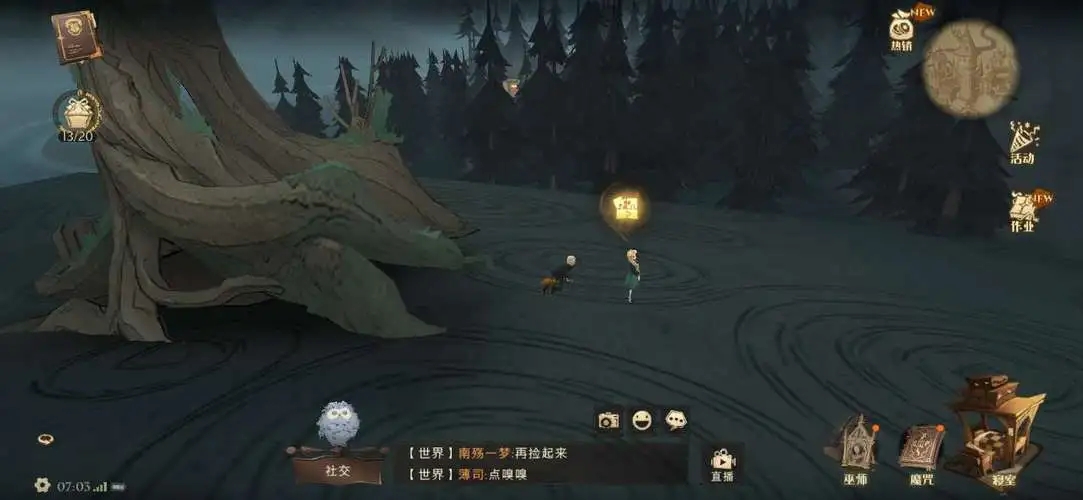This screenshot has height=500, width=1083.
Task: Open the 活动 events menu
Action: tap(1023, 141)
